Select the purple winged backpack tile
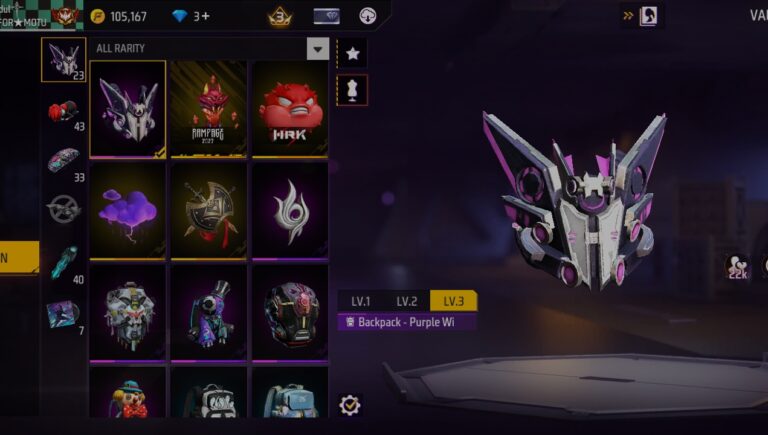Screen dimensions: 768x435 click(x=128, y=108)
